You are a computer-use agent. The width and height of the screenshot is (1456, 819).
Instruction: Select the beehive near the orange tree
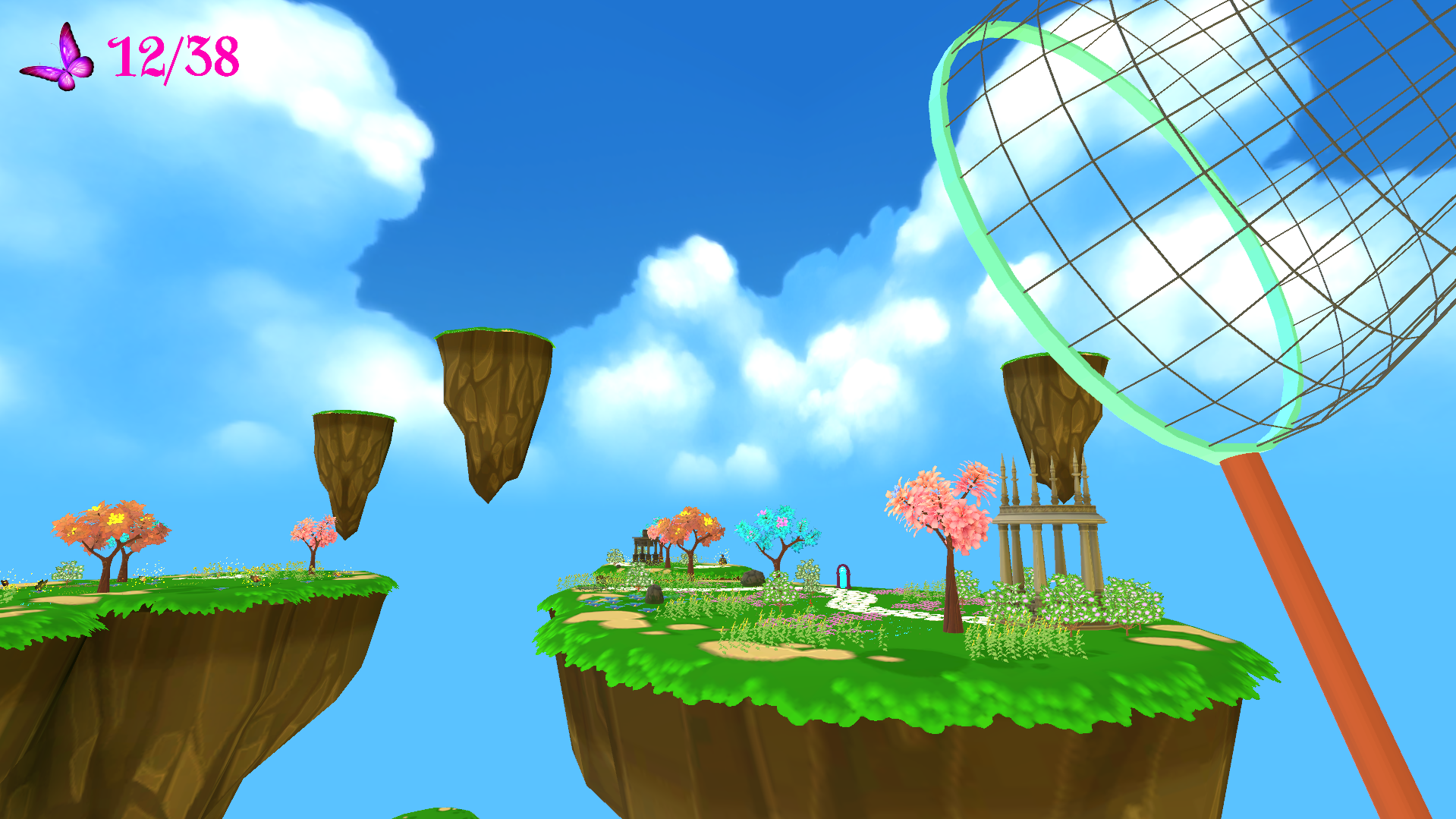click(722, 559)
